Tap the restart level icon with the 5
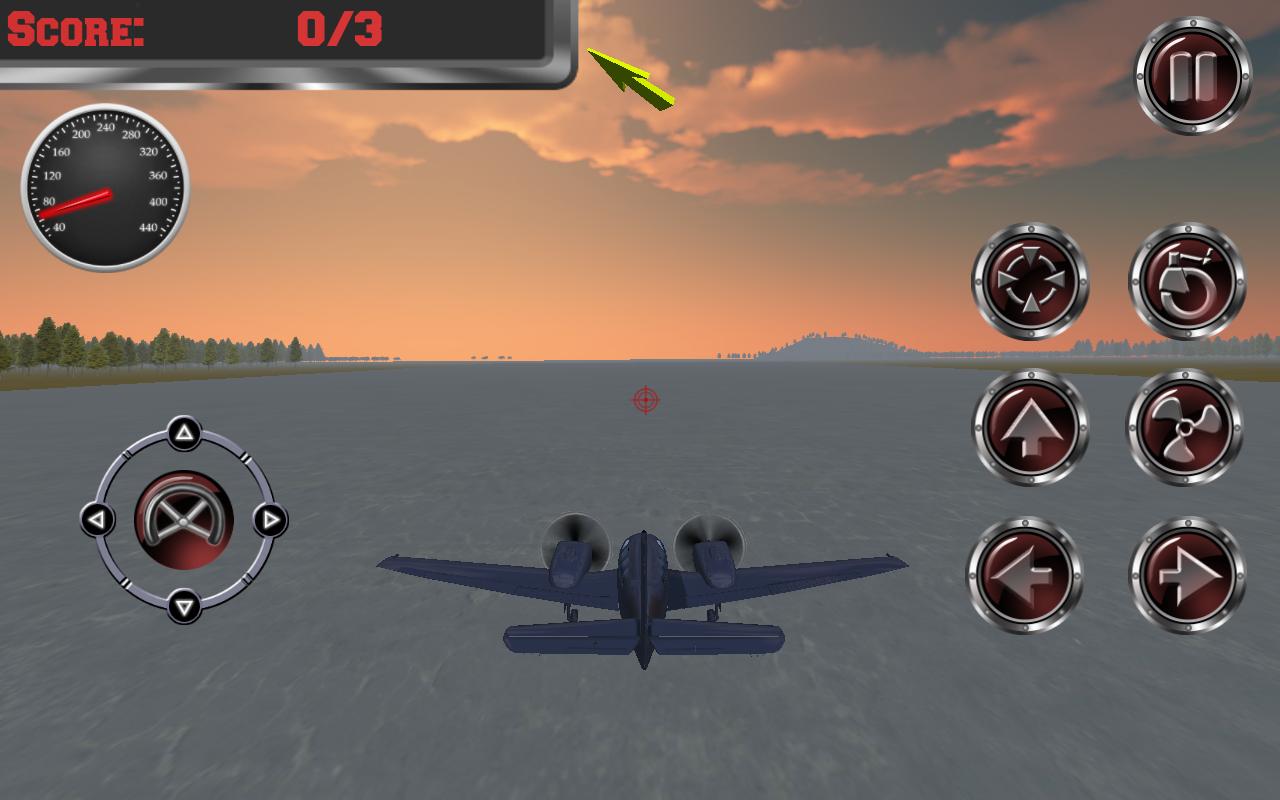This screenshot has width=1280, height=800. point(1186,283)
